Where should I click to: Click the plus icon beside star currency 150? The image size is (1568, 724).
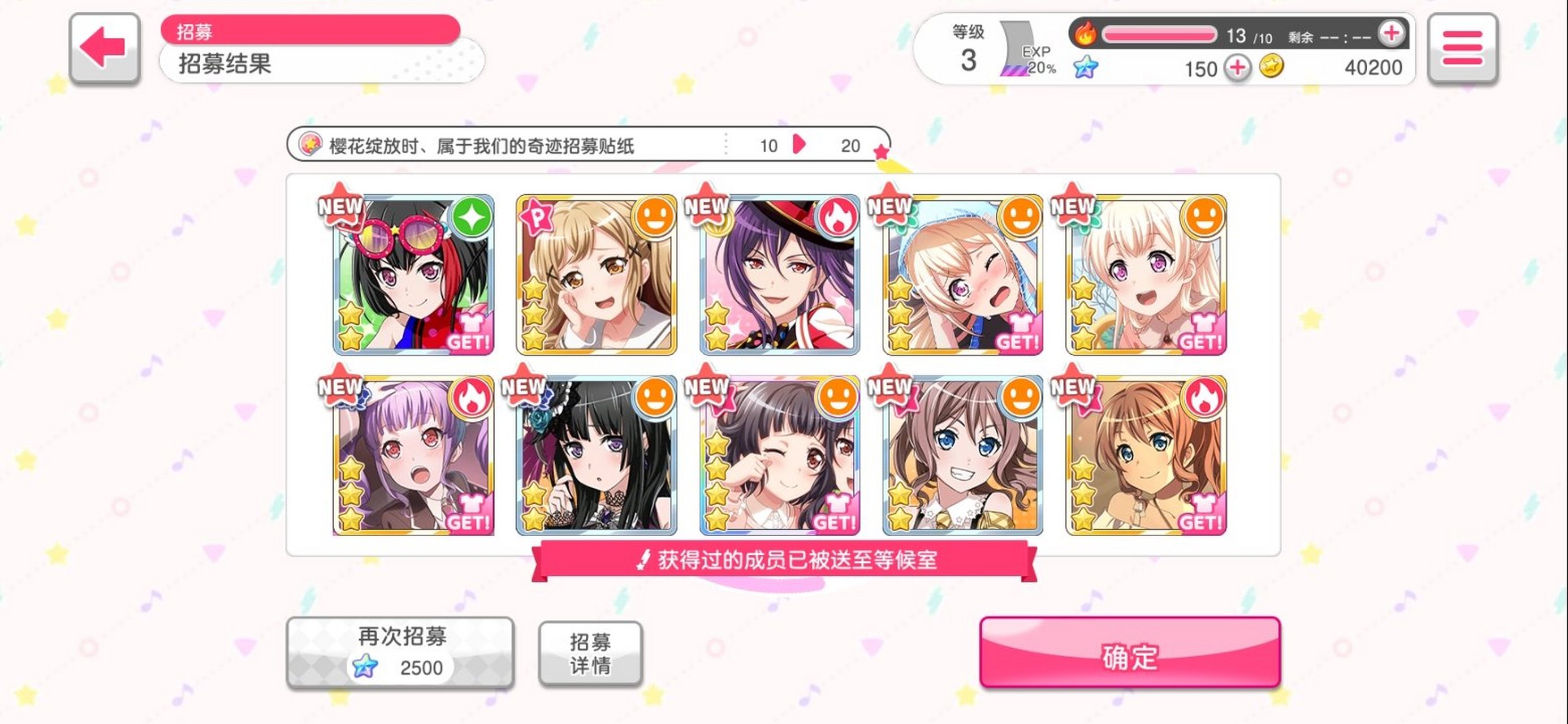1236,68
